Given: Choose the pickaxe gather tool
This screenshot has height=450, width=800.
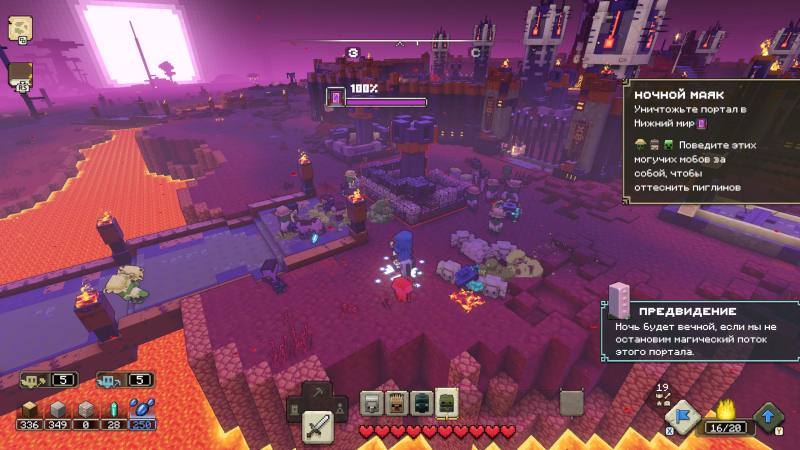Looking at the screenshot, I should (x=317, y=392).
